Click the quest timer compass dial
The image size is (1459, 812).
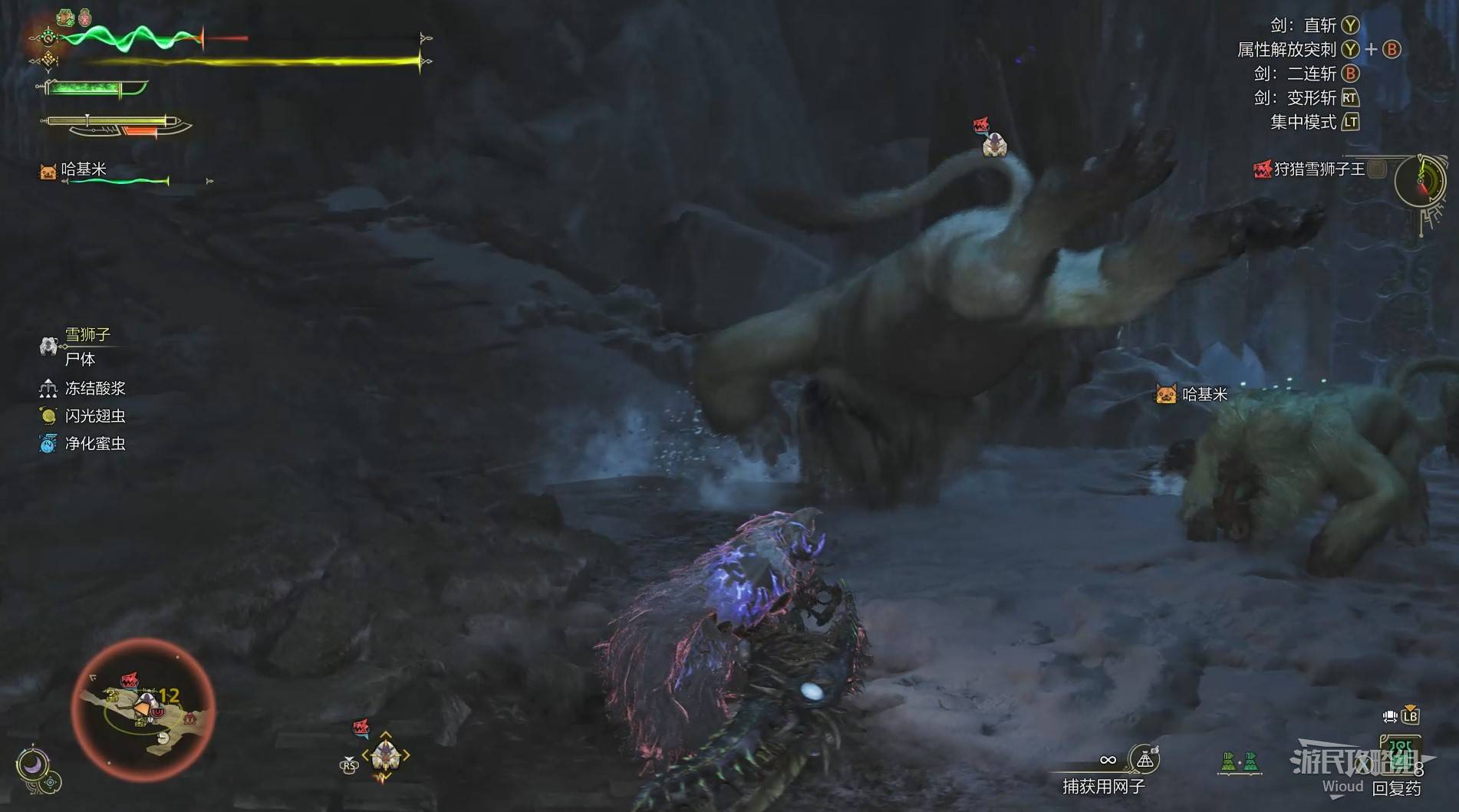click(x=1420, y=182)
